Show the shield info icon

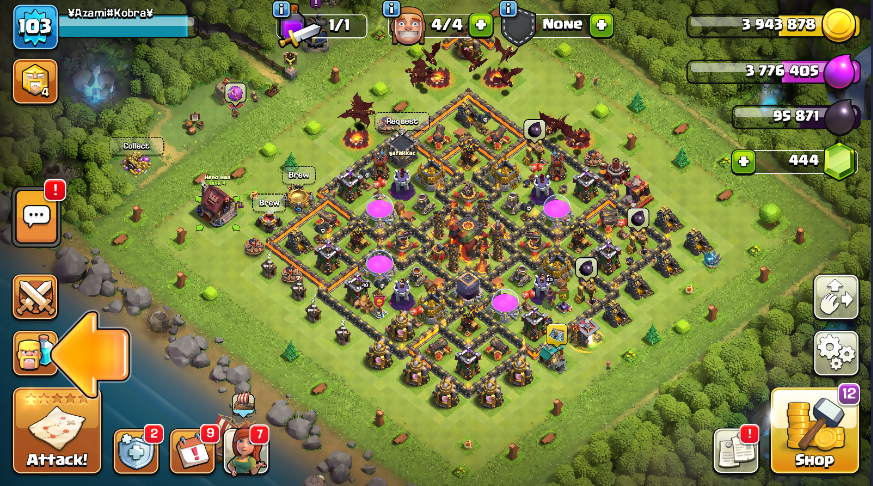pyautogui.click(x=507, y=9)
